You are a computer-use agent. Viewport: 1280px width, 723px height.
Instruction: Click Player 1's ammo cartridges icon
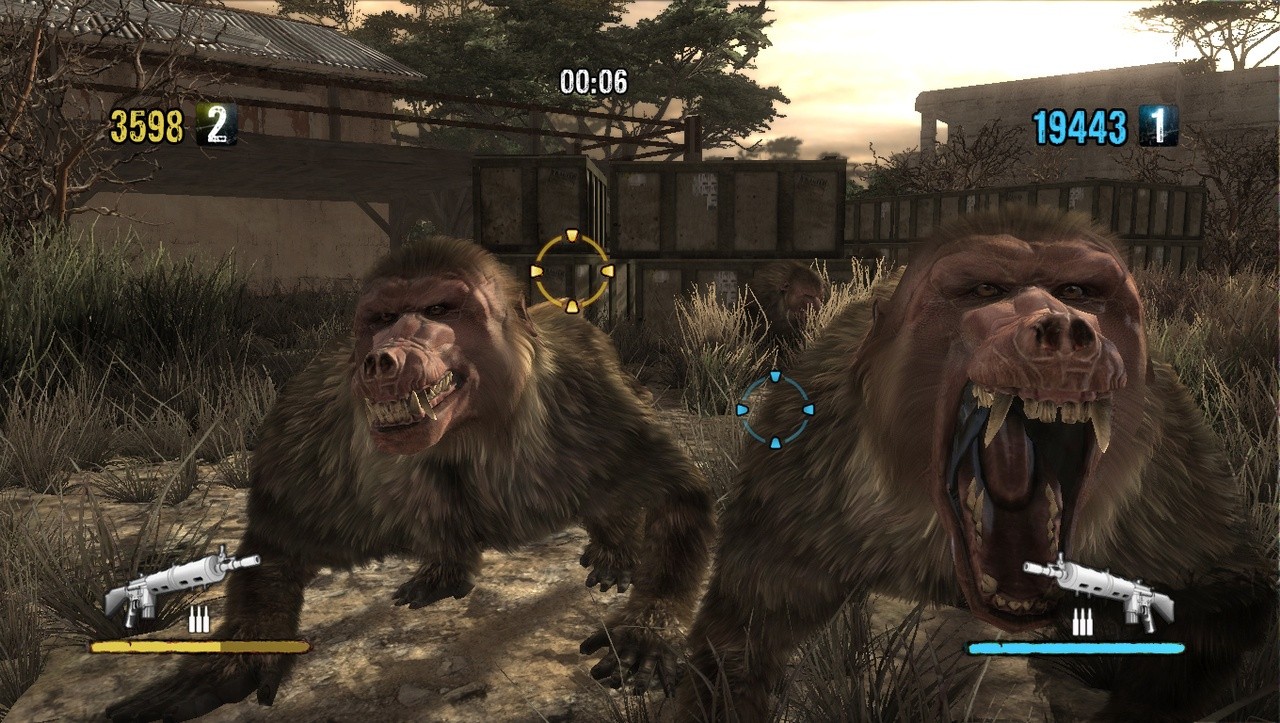point(1085,620)
